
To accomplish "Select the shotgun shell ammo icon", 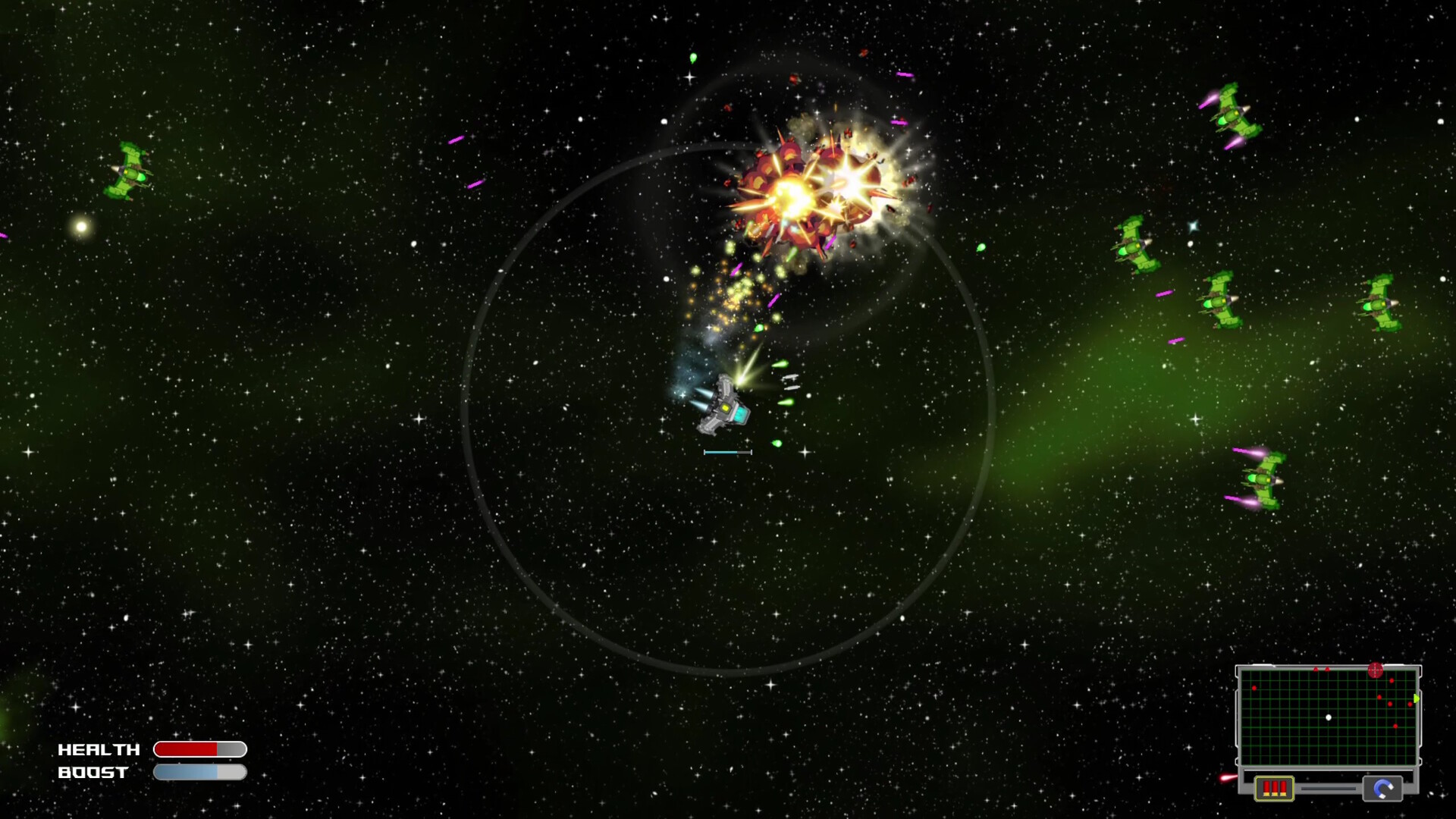I will [1275, 788].
